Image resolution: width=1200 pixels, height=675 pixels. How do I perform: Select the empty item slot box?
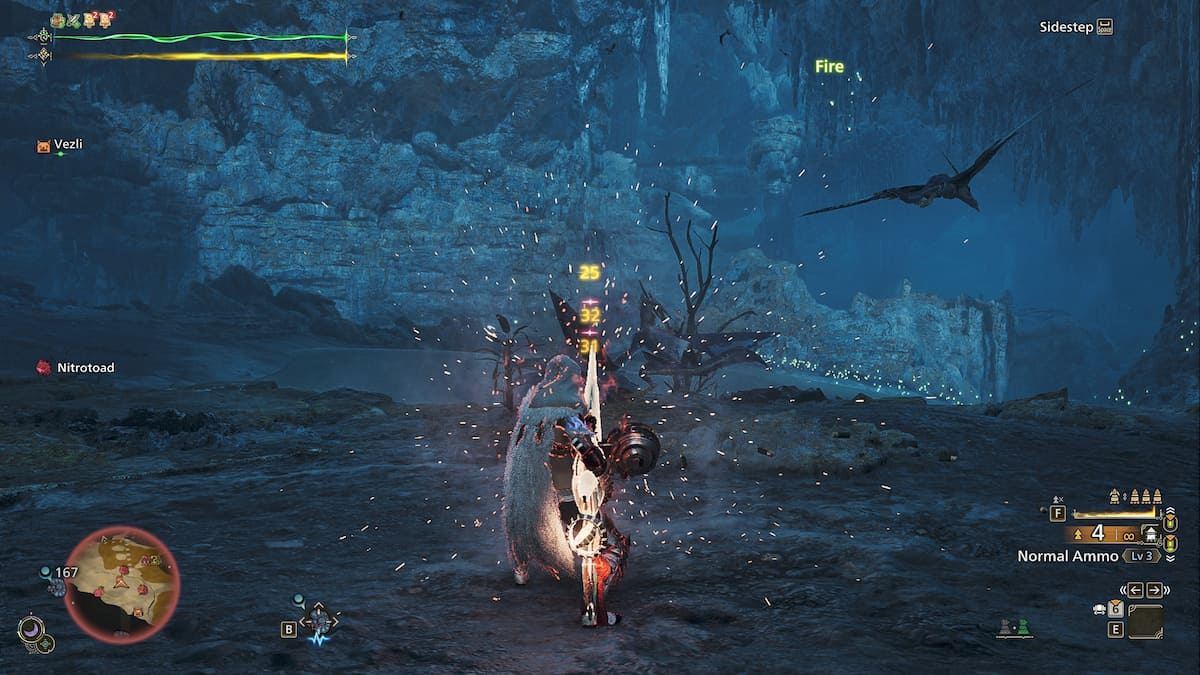click(1145, 621)
